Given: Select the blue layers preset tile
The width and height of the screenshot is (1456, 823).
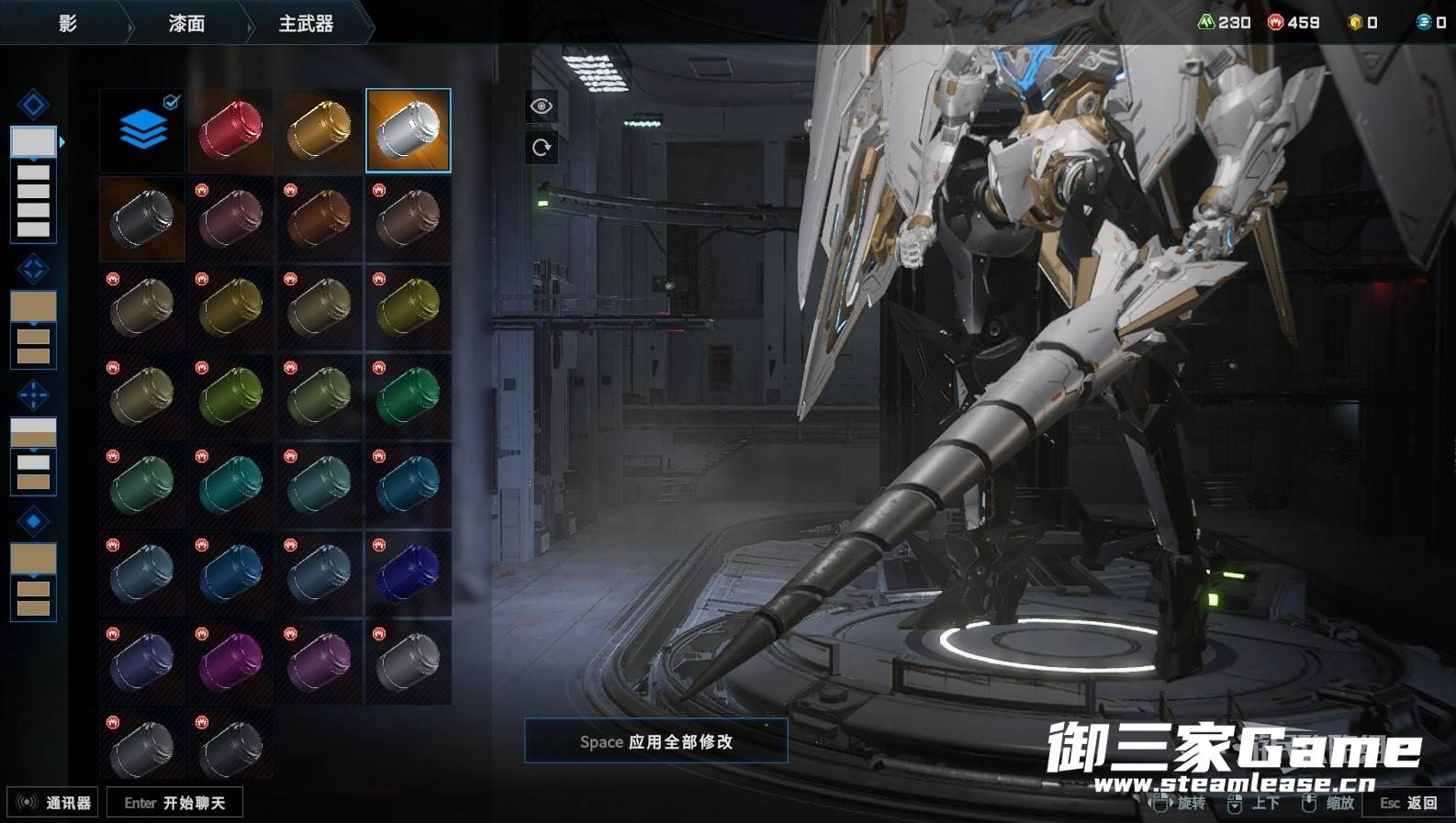Looking at the screenshot, I should (x=142, y=130).
